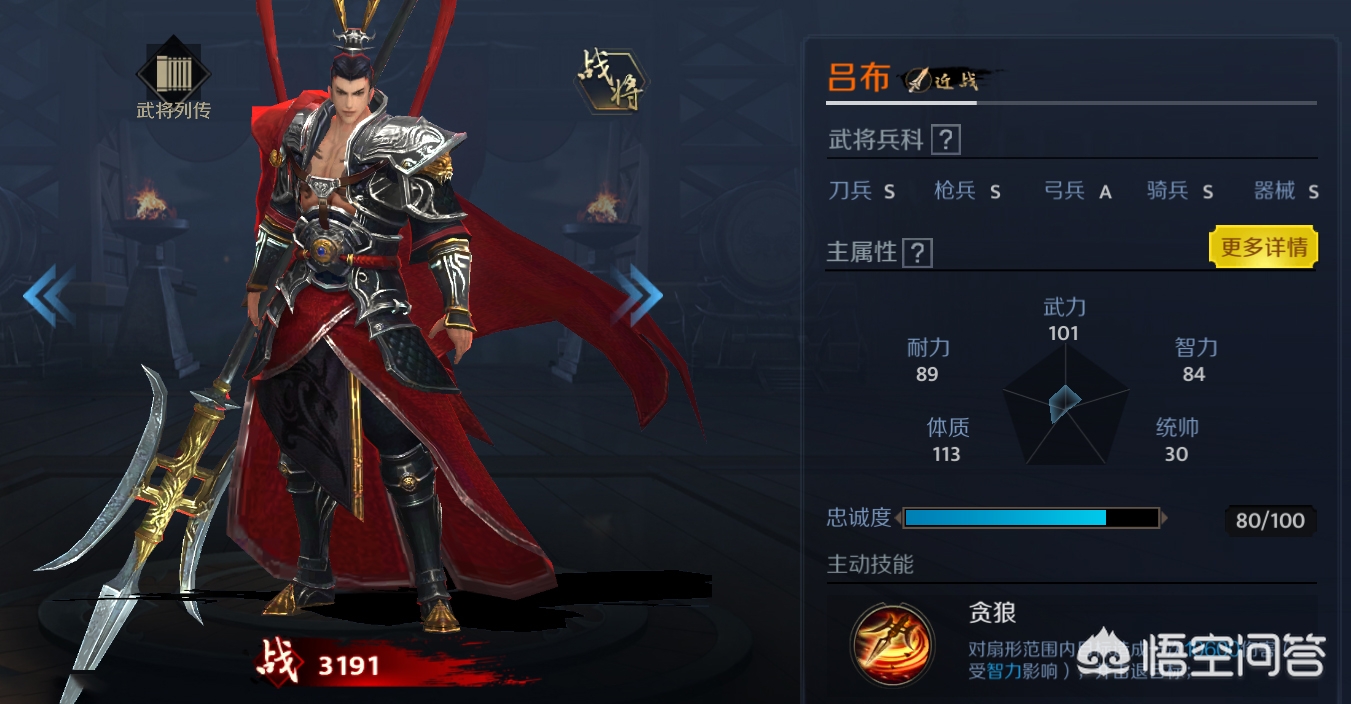Go to the previous general with left arrow
1351x704 pixels.
[48, 295]
